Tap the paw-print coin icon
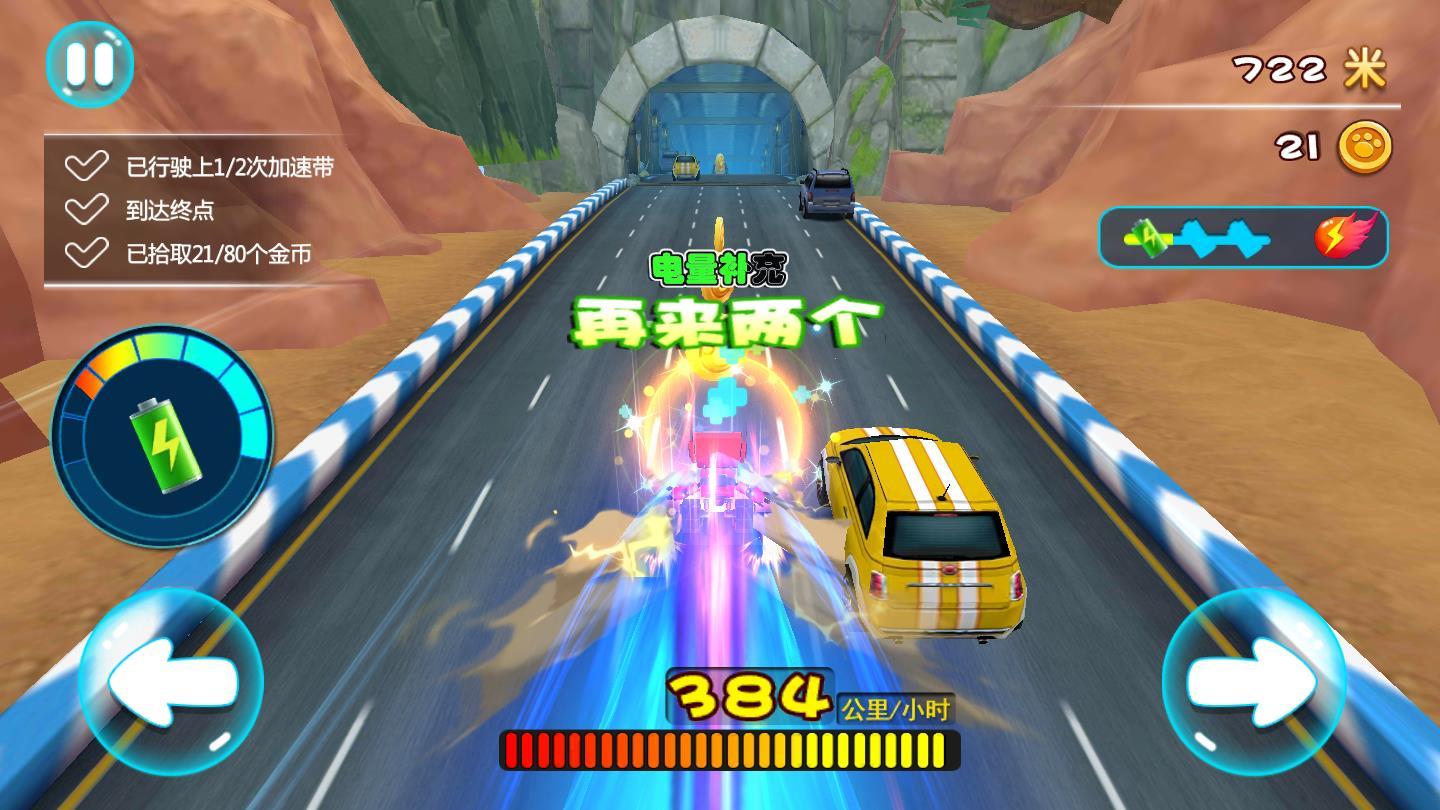This screenshot has width=1440, height=810. pyautogui.click(x=1369, y=147)
